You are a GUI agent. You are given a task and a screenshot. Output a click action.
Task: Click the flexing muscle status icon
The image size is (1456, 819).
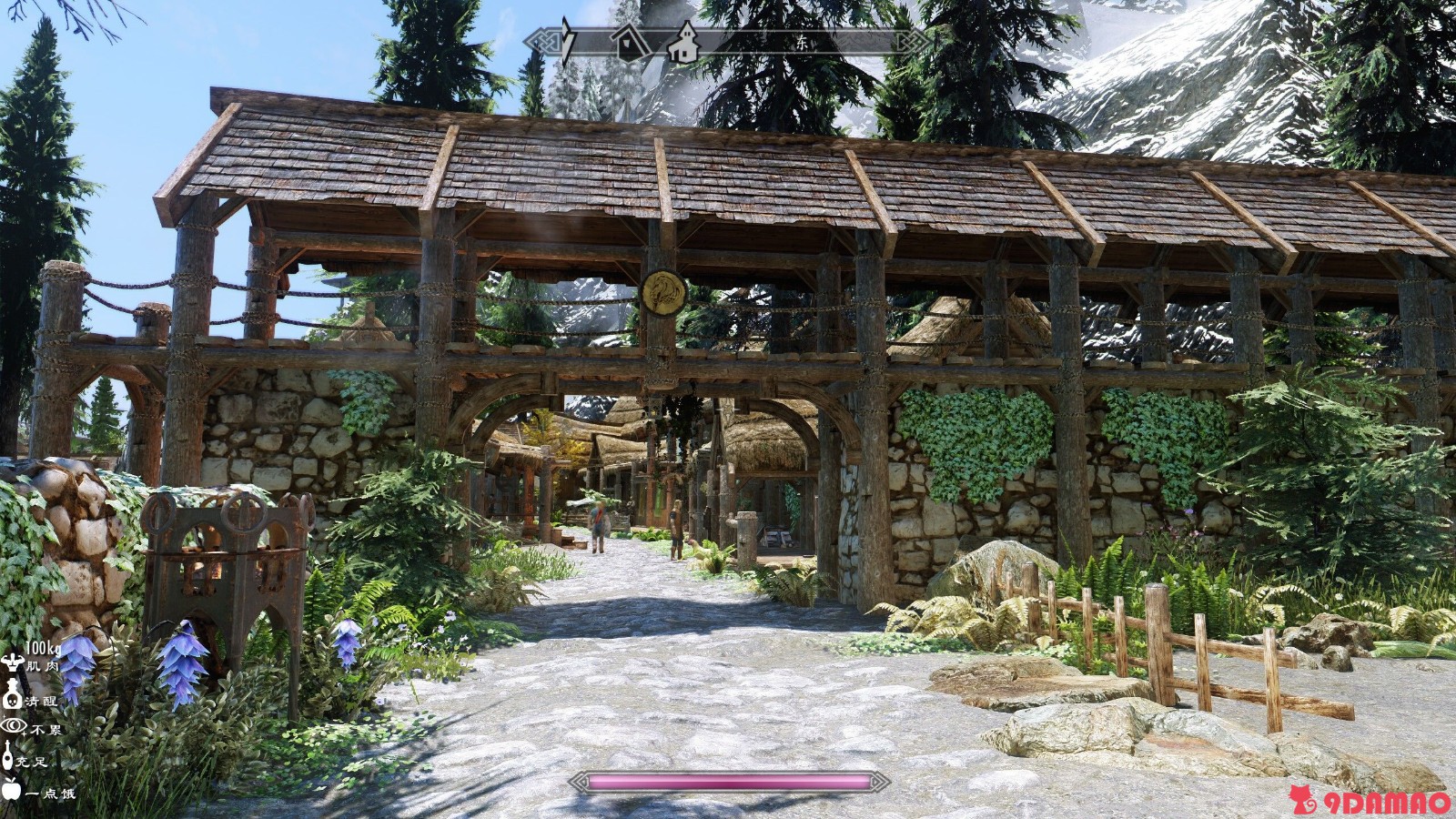pos(12,662)
